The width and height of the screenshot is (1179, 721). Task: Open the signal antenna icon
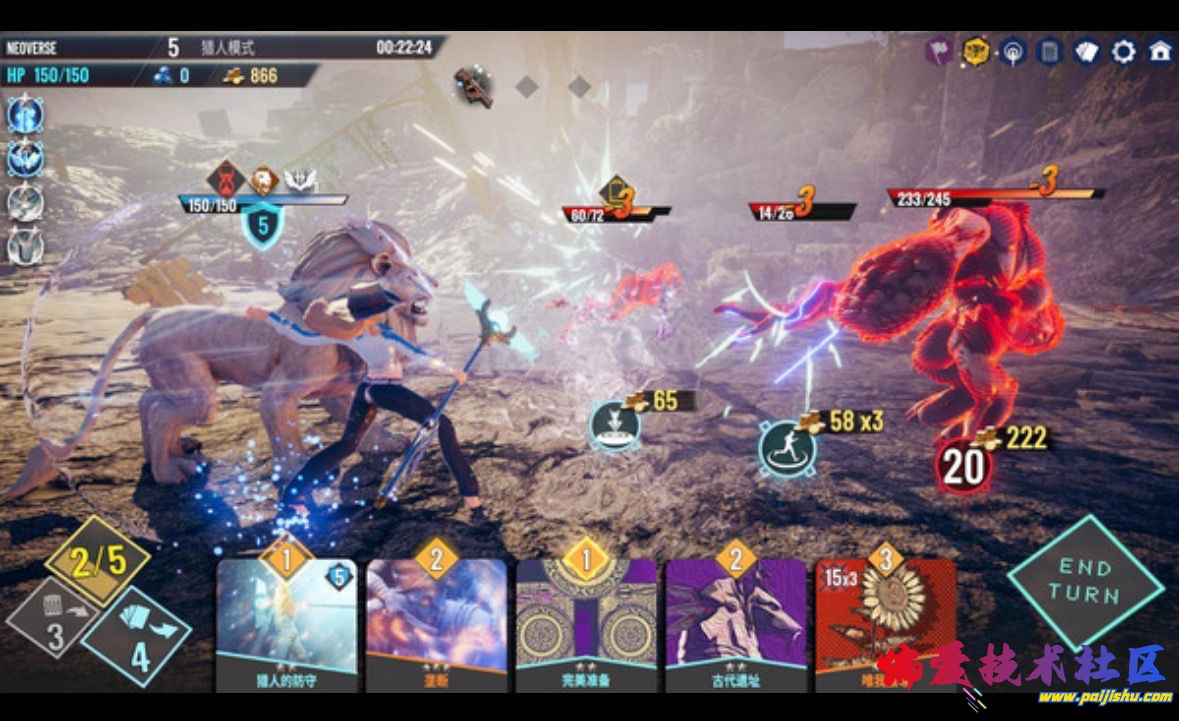click(1013, 52)
